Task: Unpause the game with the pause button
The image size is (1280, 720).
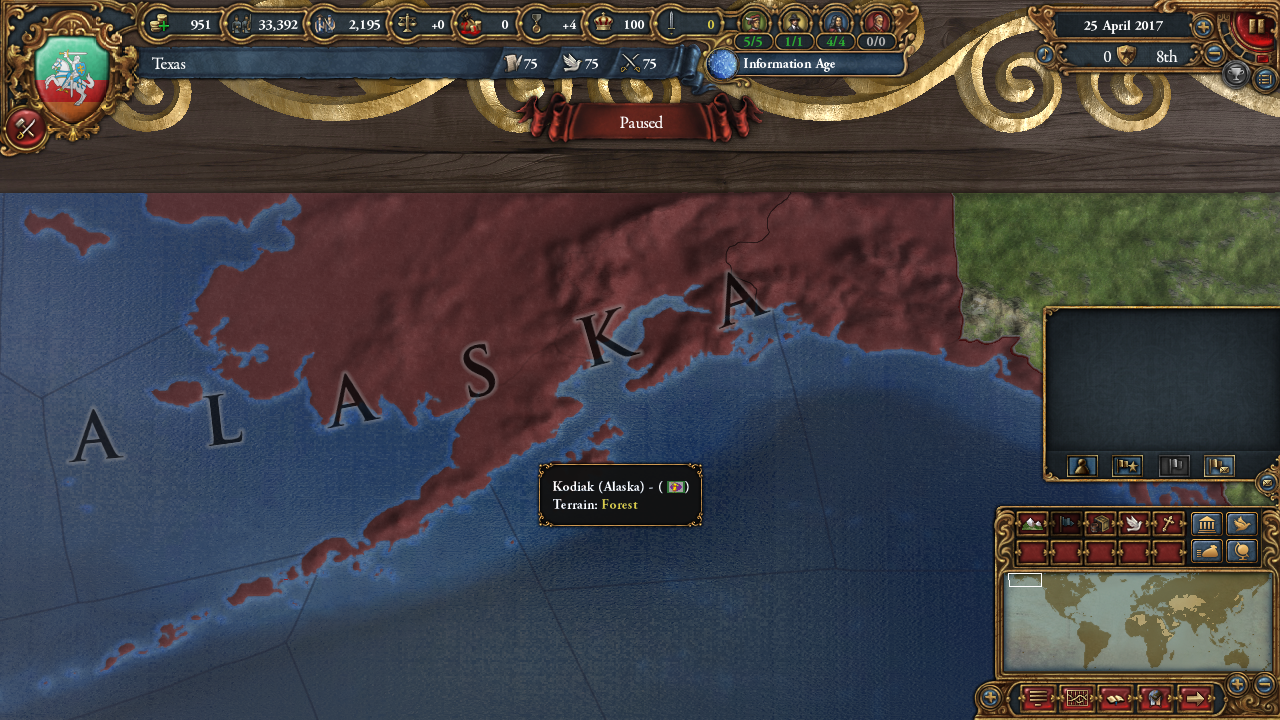Action: pyautogui.click(x=1256, y=25)
